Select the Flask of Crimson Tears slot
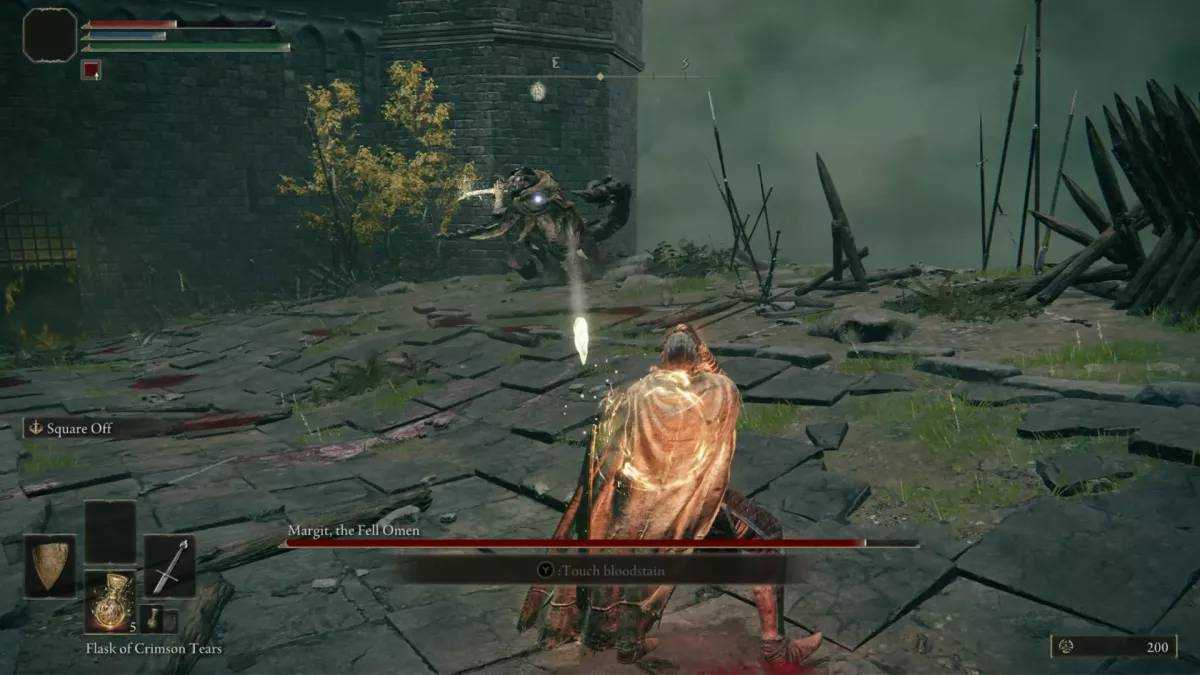1200x675 pixels. coord(109,601)
